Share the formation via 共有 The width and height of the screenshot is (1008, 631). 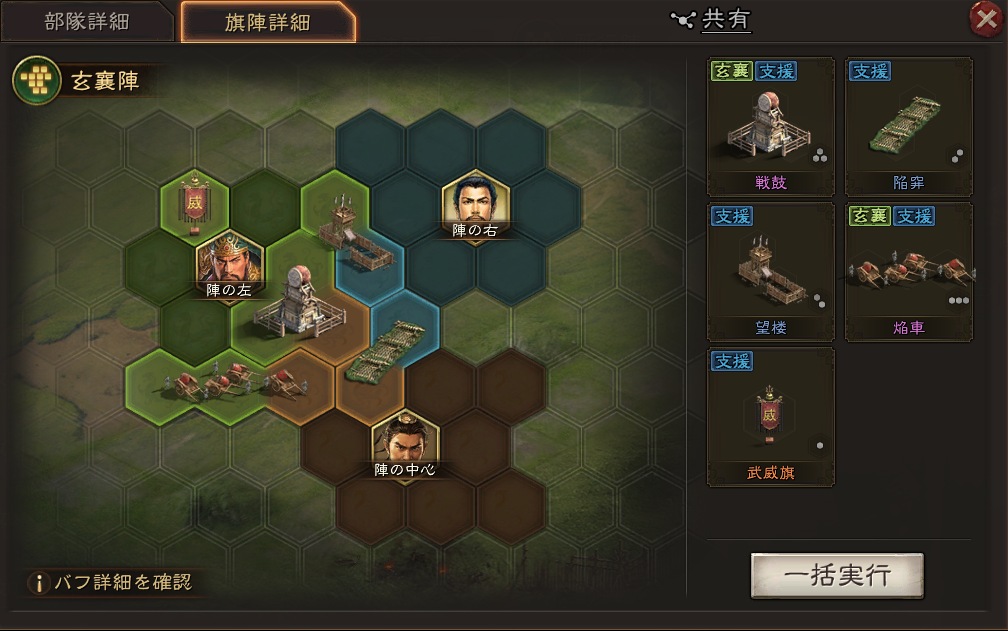tap(713, 19)
